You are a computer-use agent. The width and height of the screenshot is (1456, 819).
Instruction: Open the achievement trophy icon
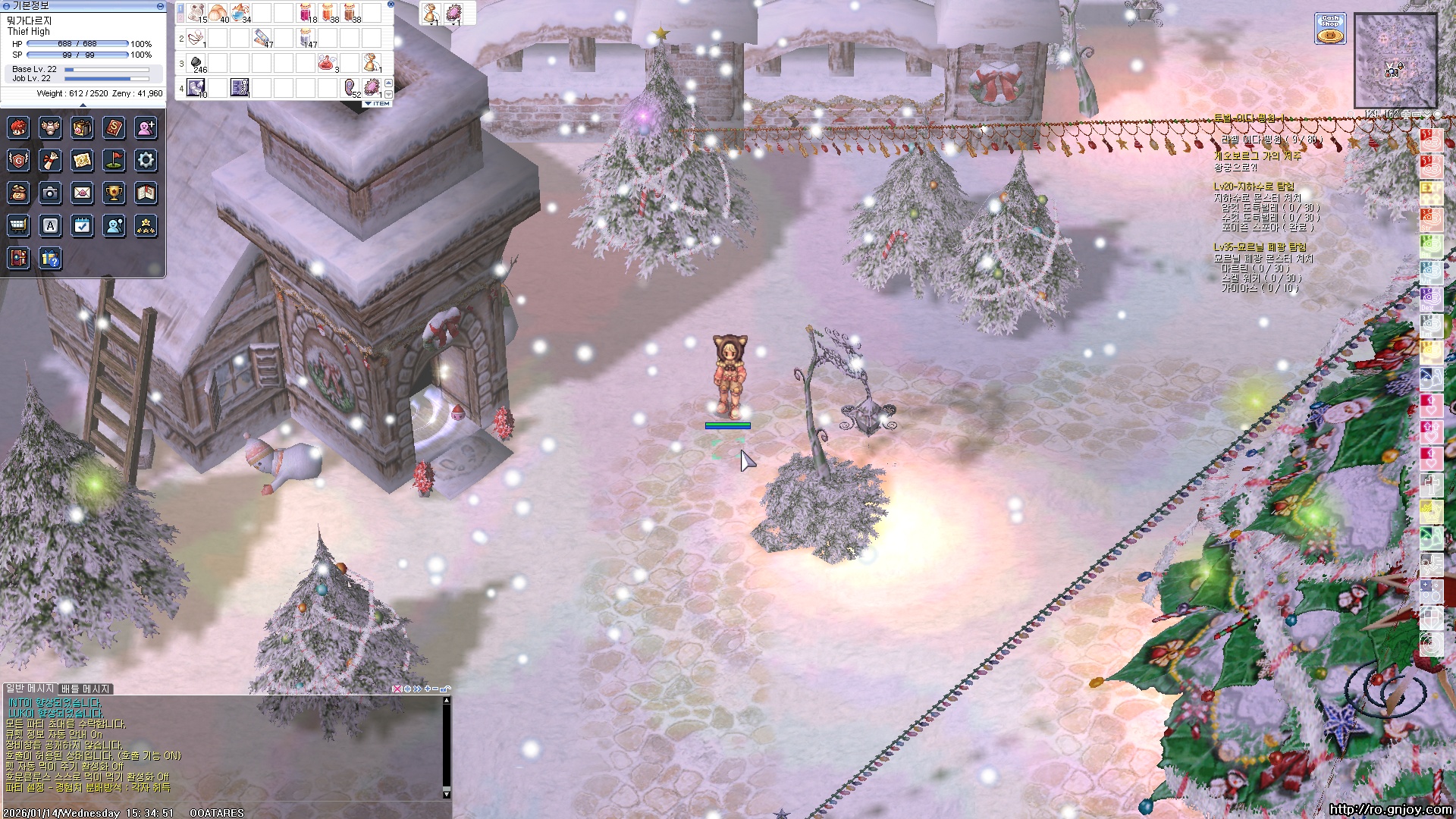(x=114, y=193)
